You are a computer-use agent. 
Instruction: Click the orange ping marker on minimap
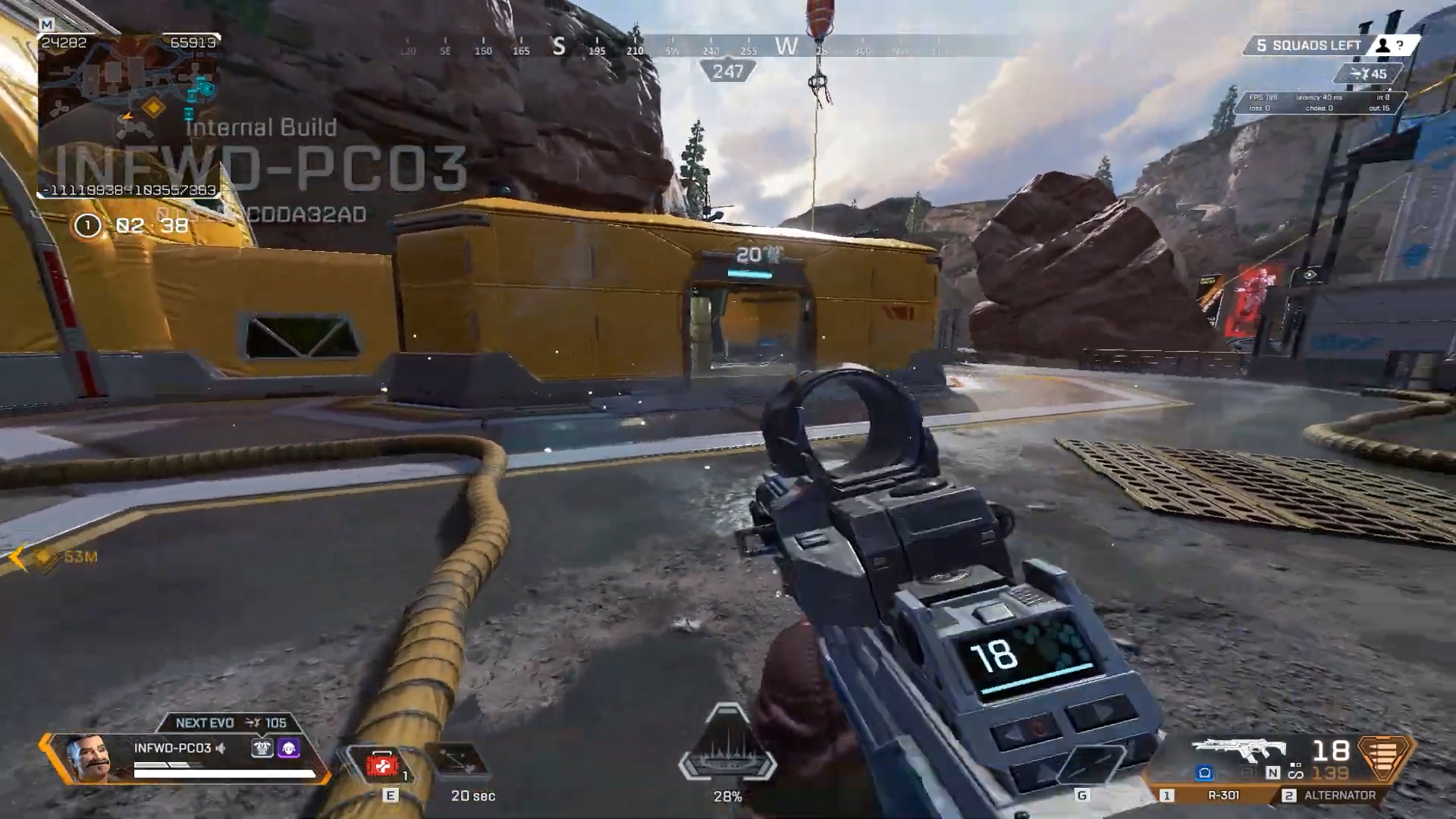[154, 107]
